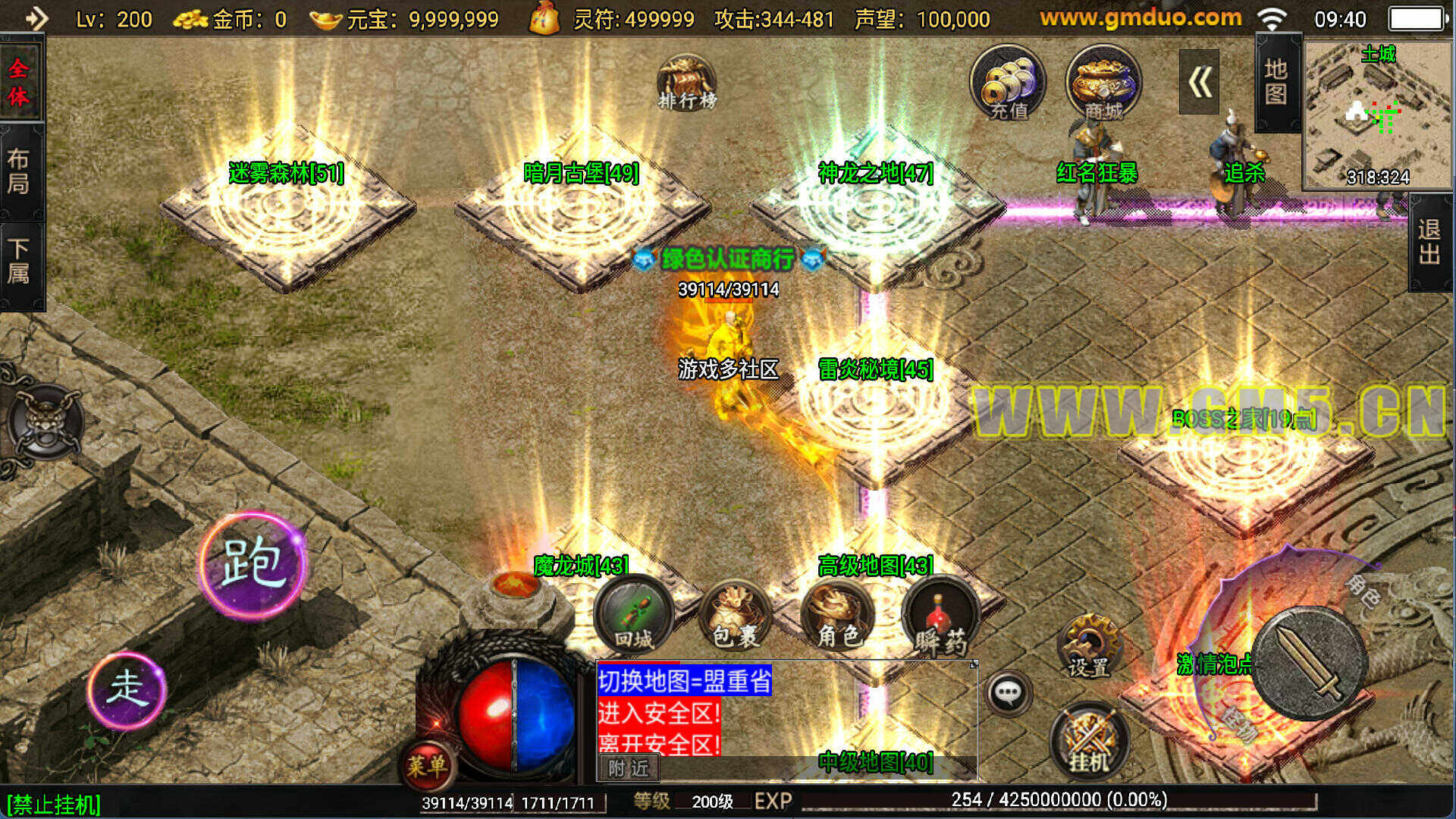Select the 全体 side tab
Viewport: 1456px width, 819px height.
[x=19, y=81]
